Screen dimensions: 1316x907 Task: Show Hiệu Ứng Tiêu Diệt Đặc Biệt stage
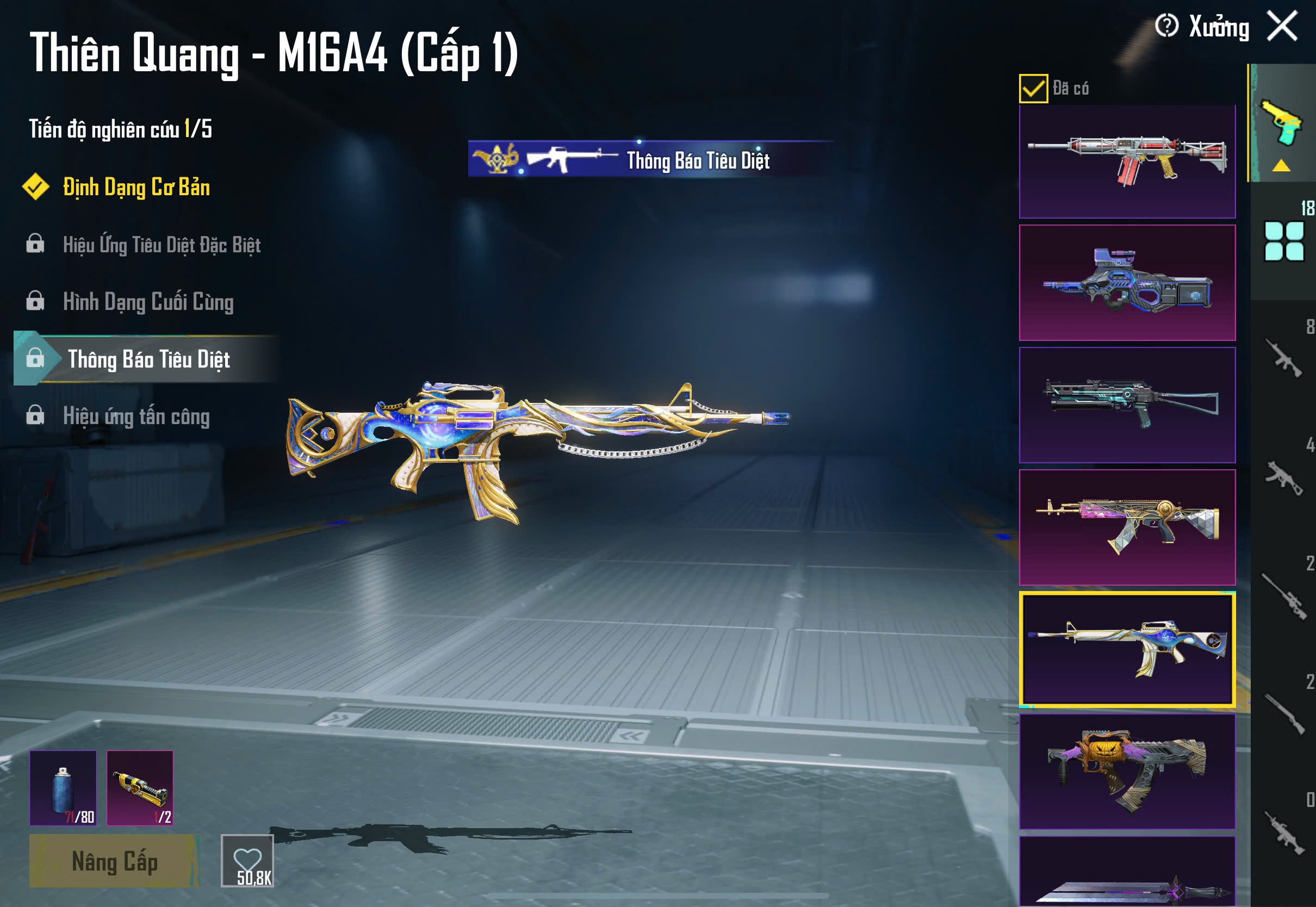162,245
